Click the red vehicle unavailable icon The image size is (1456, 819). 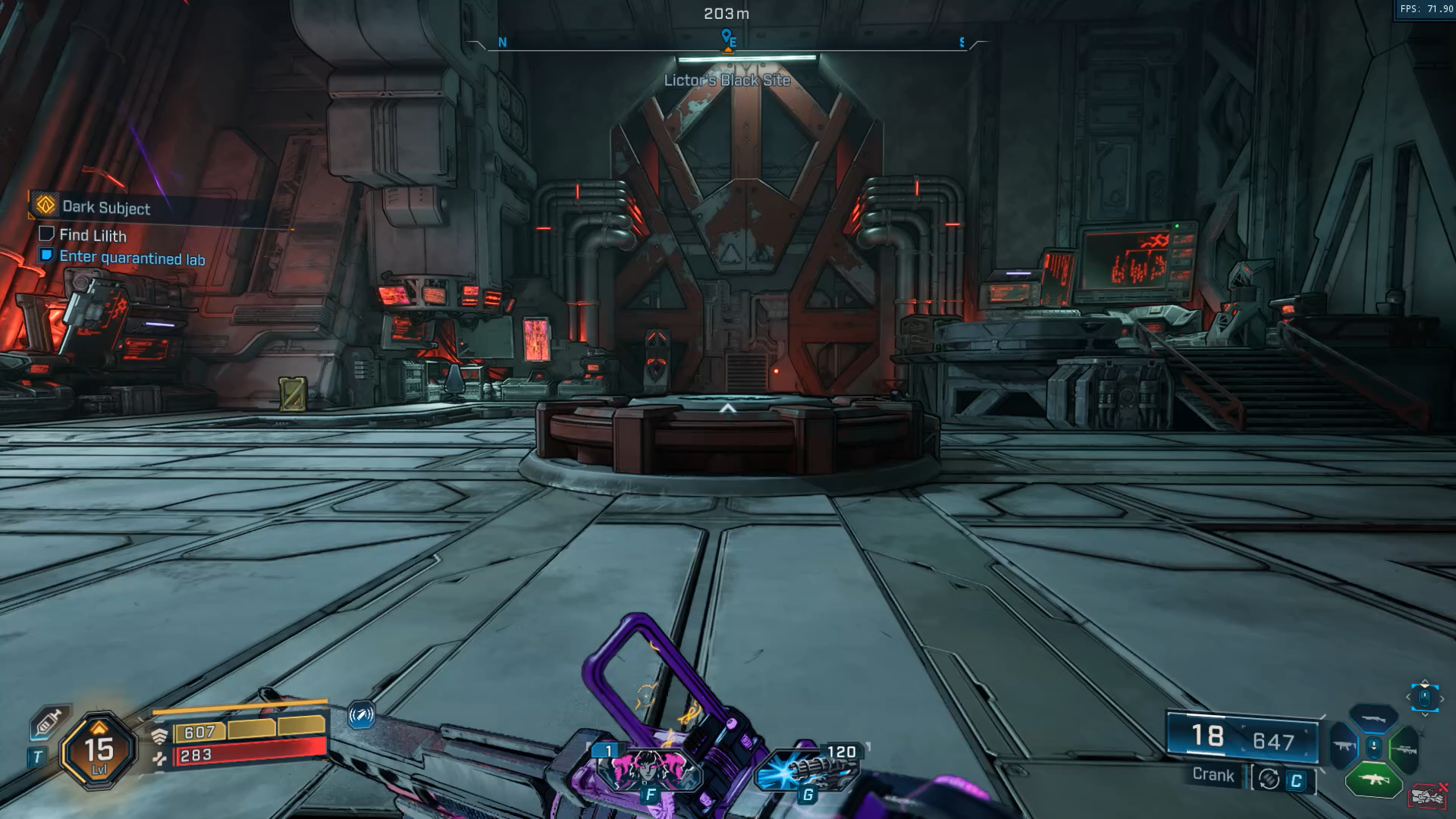[x=1428, y=796]
